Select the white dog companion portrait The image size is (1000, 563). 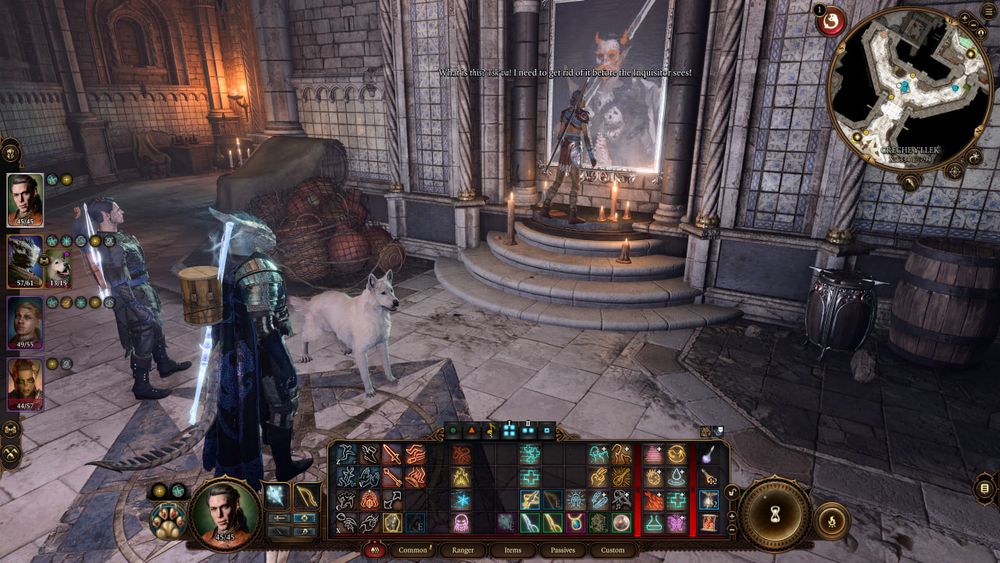55,267
